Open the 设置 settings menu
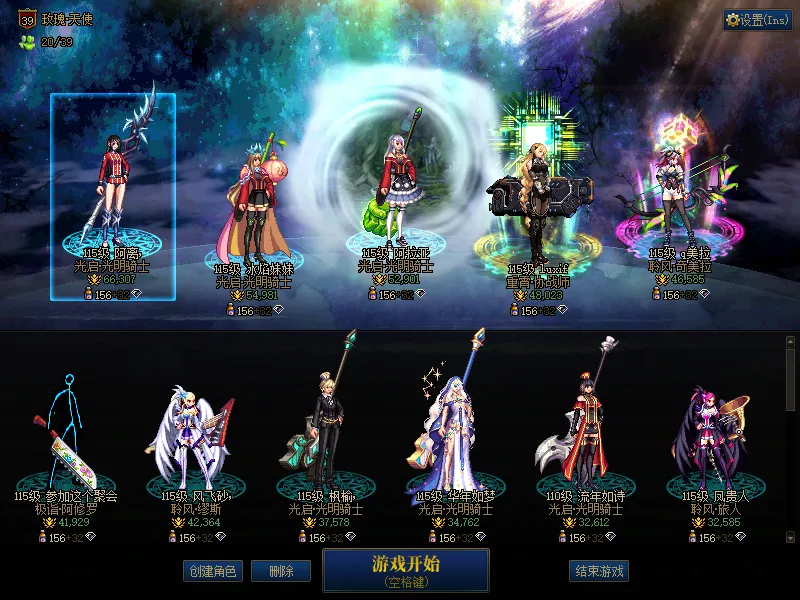 [757, 20]
